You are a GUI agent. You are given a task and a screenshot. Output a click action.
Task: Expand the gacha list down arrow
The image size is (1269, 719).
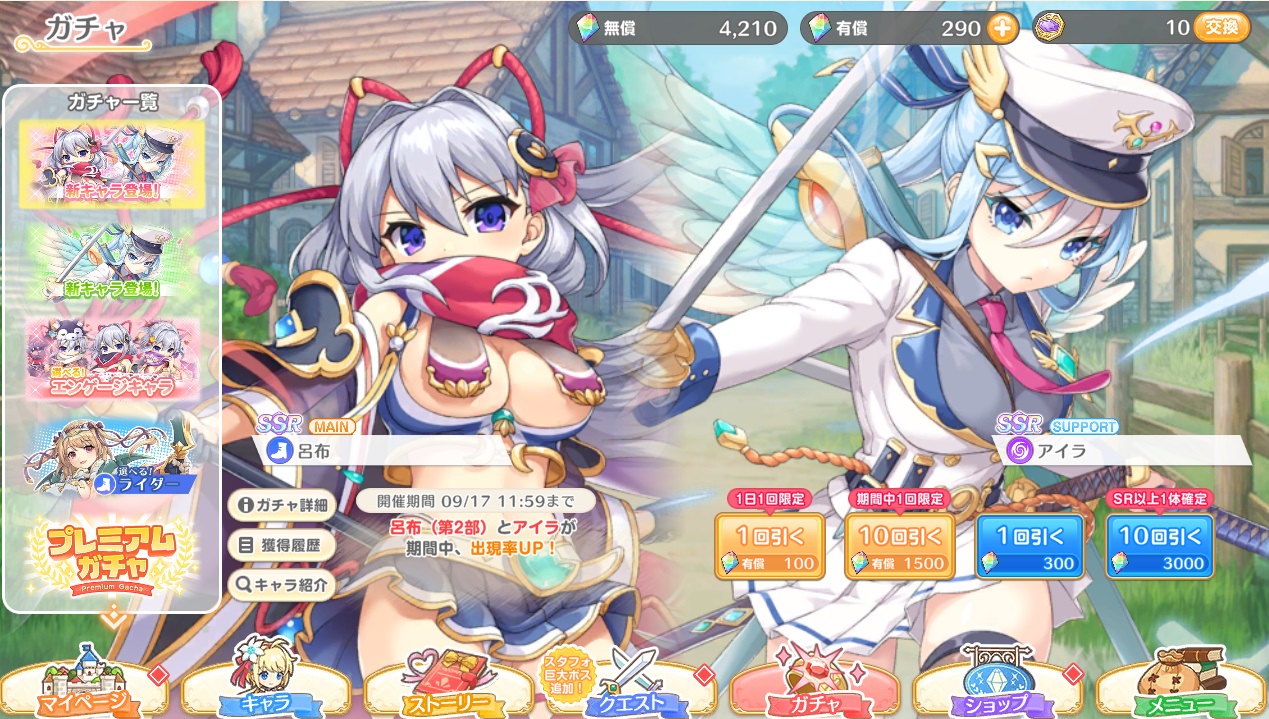pyautogui.click(x=112, y=618)
